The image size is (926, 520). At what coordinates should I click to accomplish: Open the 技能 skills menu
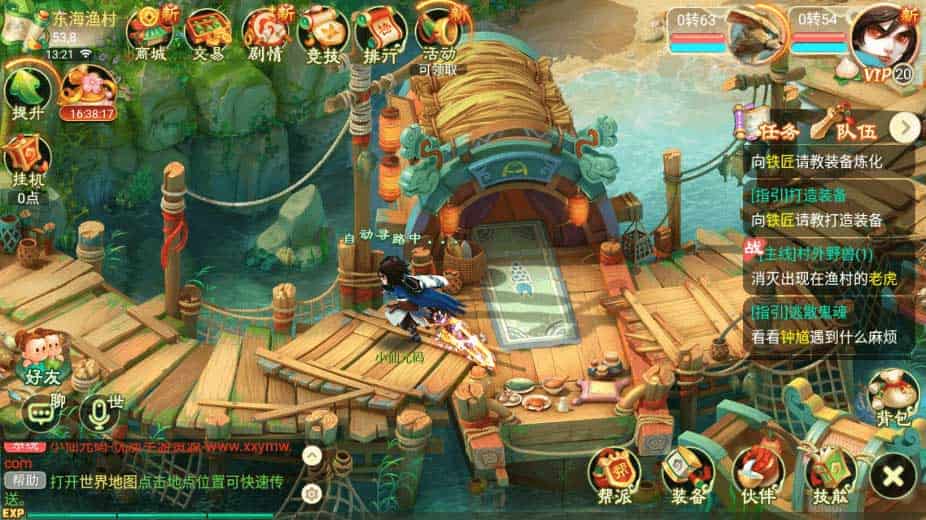tap(829, 470)
